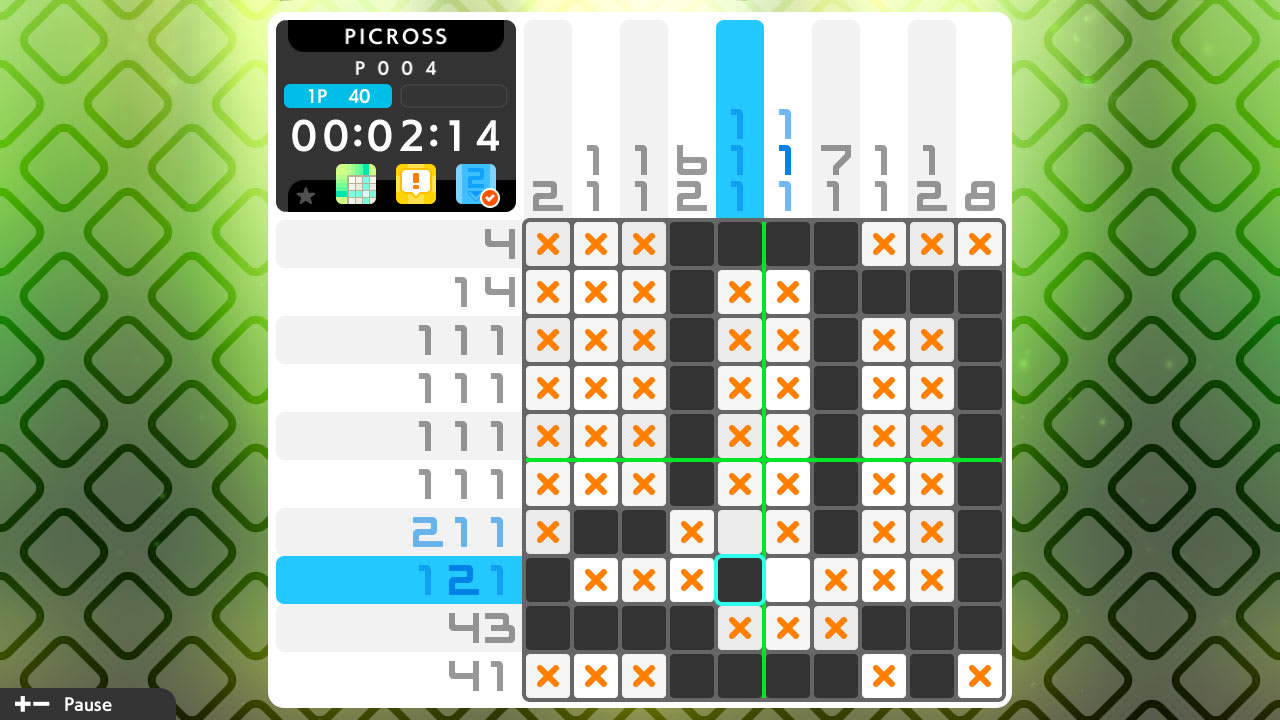Open the yellow exclamation hint icon
1280x720 pixels.
(417, 184)
